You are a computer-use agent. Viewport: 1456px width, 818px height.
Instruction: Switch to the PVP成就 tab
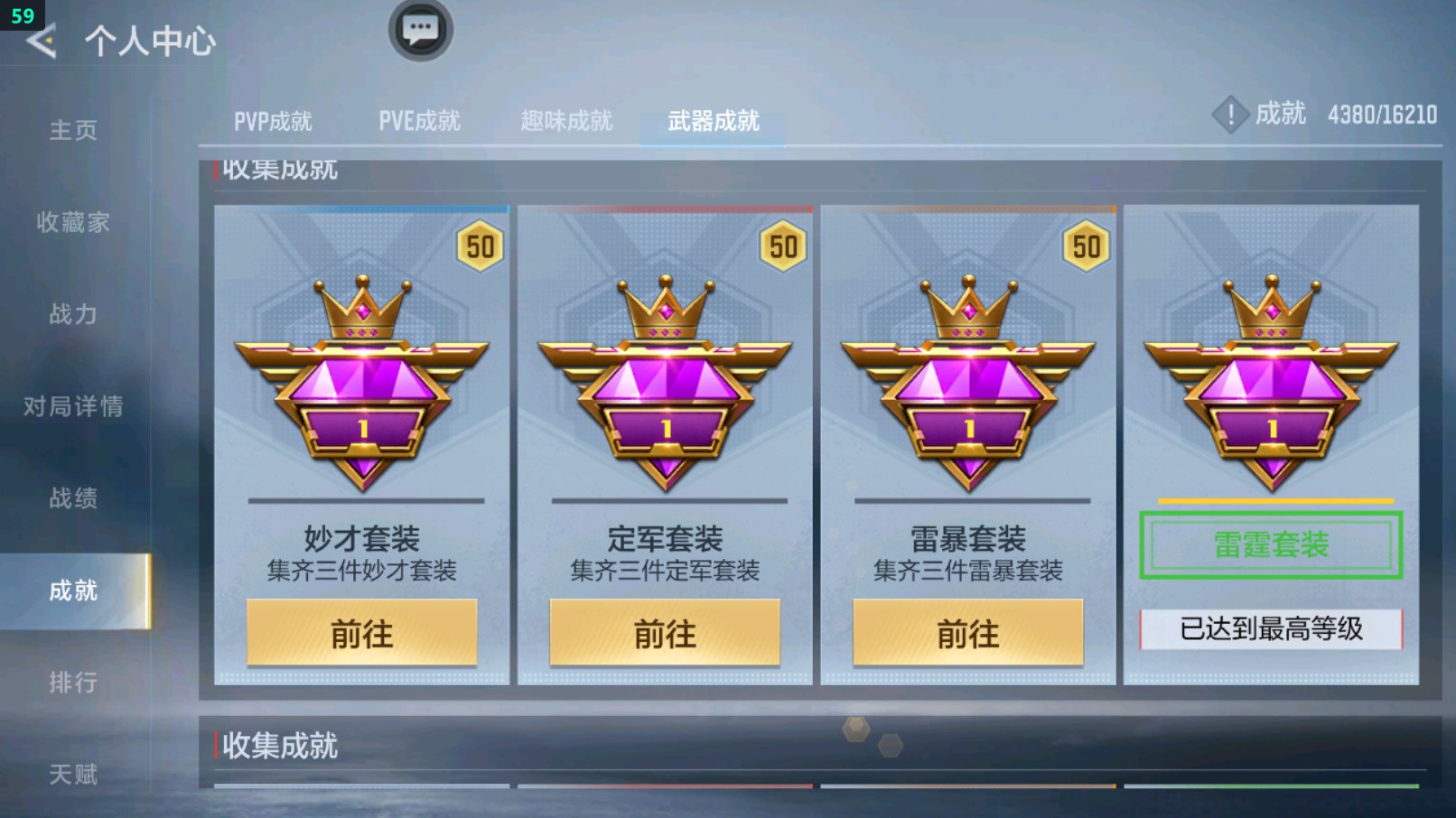pyautogui.click(x=275, y=119)
